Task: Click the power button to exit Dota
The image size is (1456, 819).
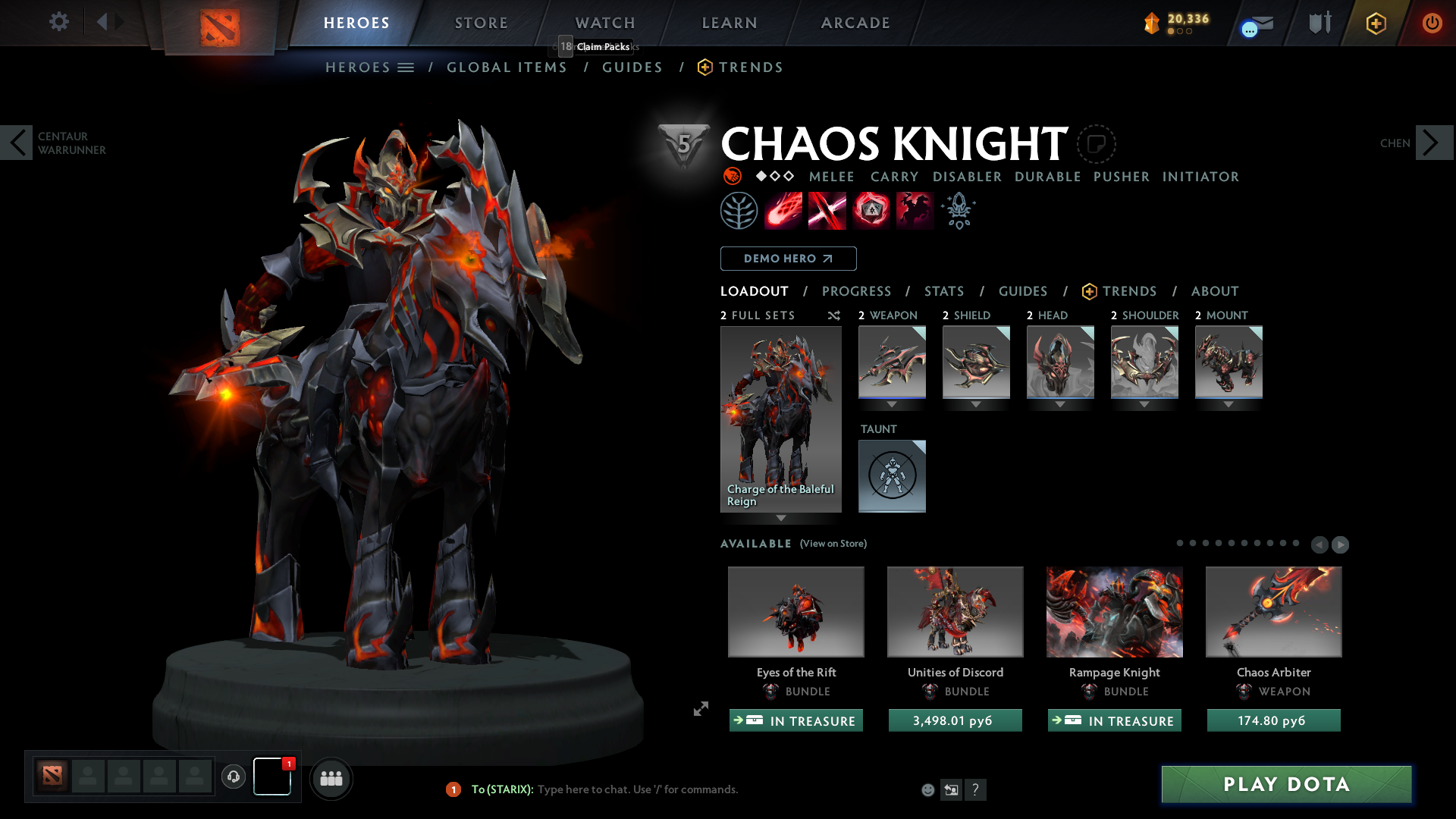Action: click(1432, 23)
